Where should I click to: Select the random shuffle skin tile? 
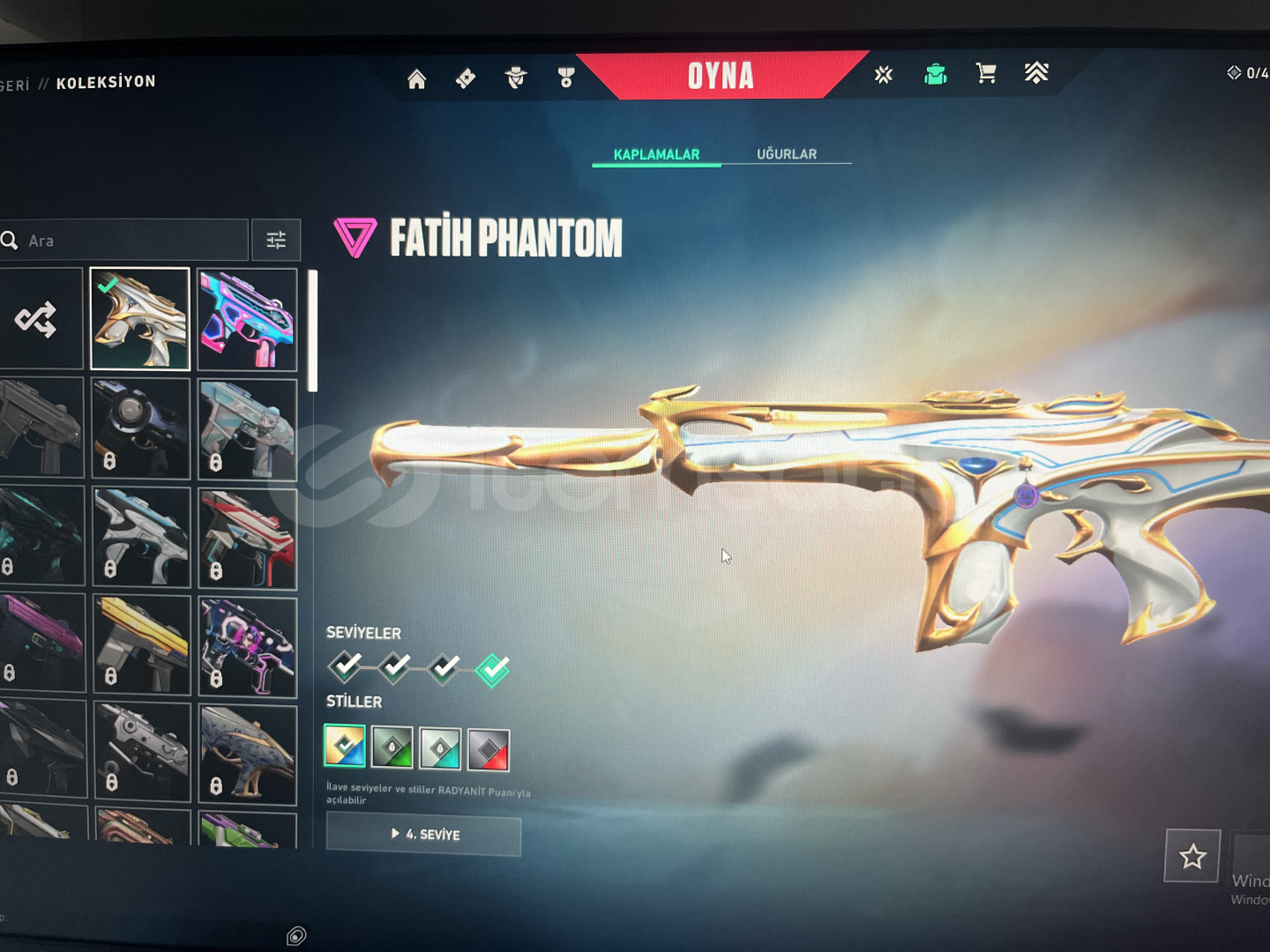pyautogui.click(x=37, y=319)
